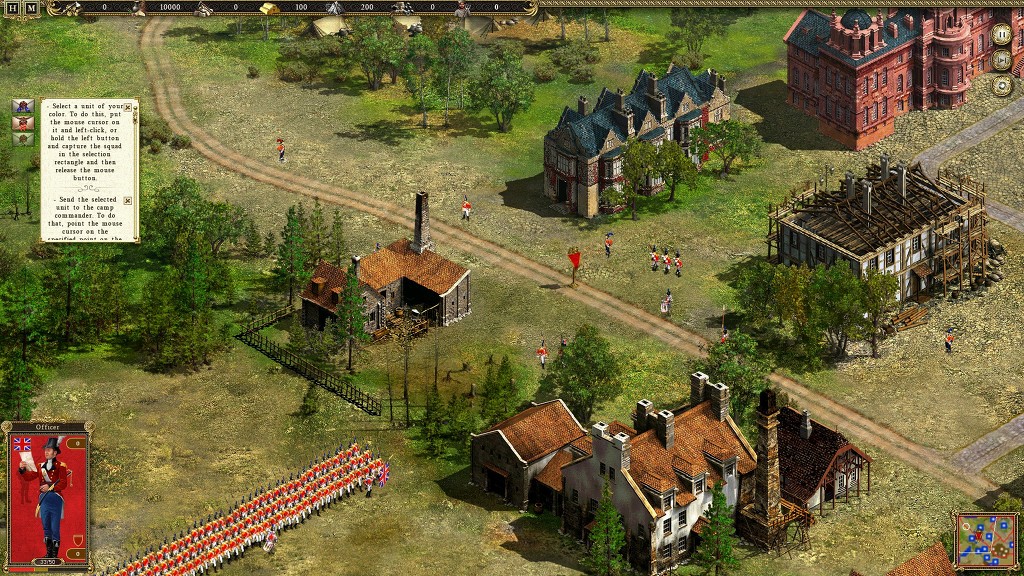Image resolution: width=1024 pixels, height=576 pixels.
Task: Click the round skip-forward speed button
Action: point(1001,59)
